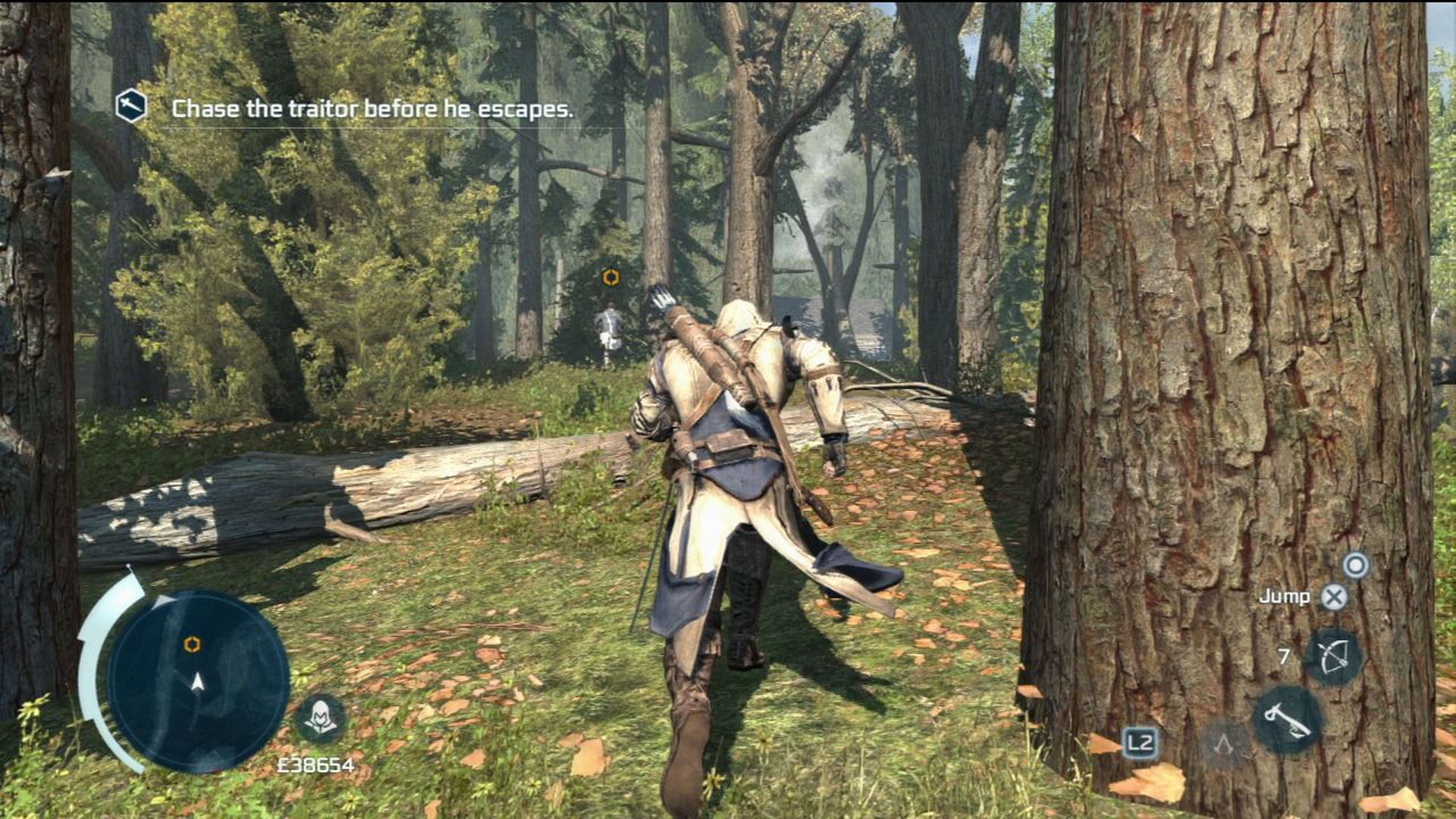Click the orange target marker above the traitor
The width and height of the screenshot is (1456, 819).
point(610,278)
